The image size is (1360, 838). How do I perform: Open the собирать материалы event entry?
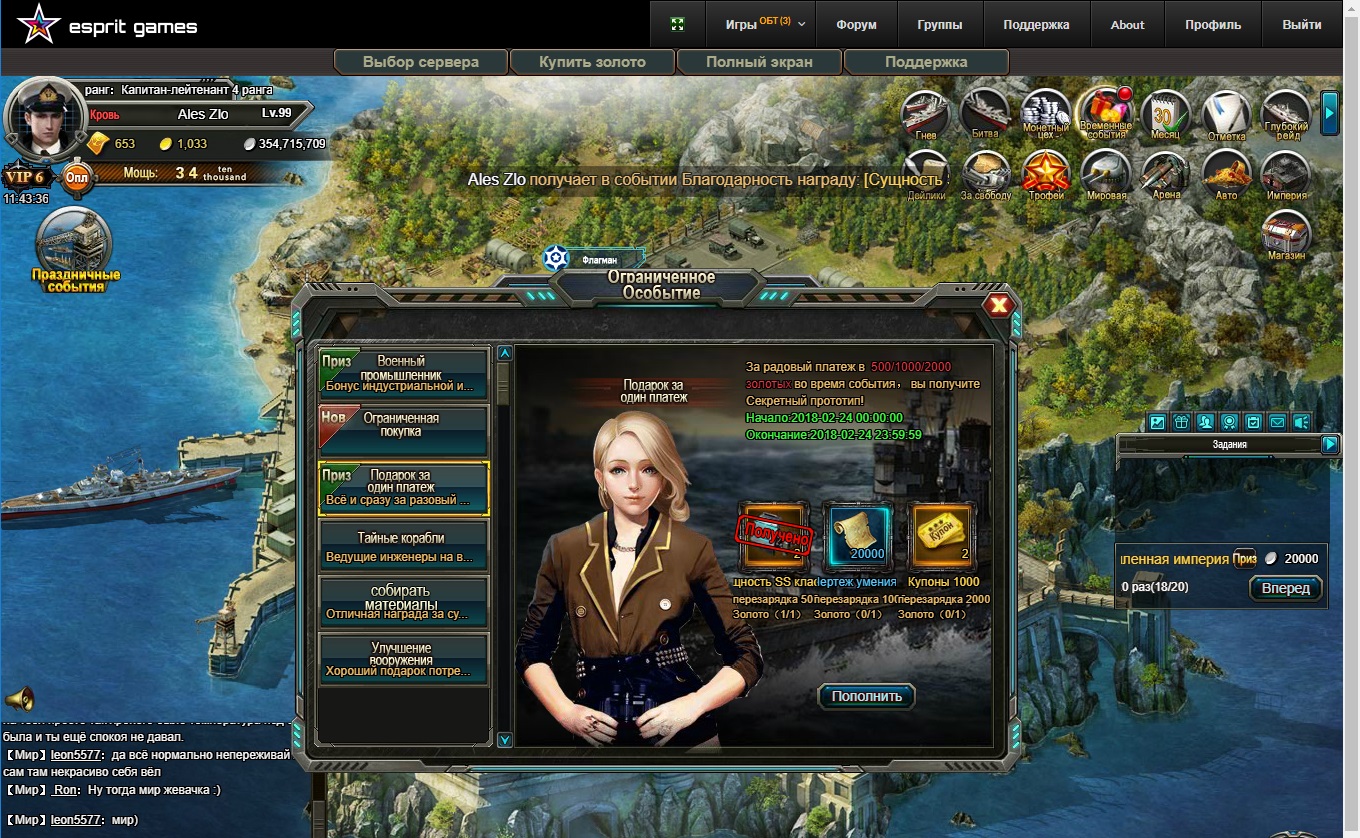(x=403, y=603)
